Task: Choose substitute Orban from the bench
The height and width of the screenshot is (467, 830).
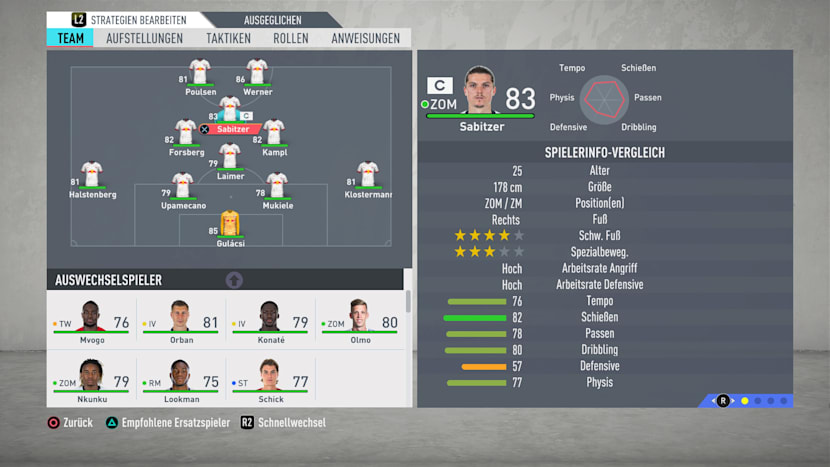Action: click(x=180, y=322)
